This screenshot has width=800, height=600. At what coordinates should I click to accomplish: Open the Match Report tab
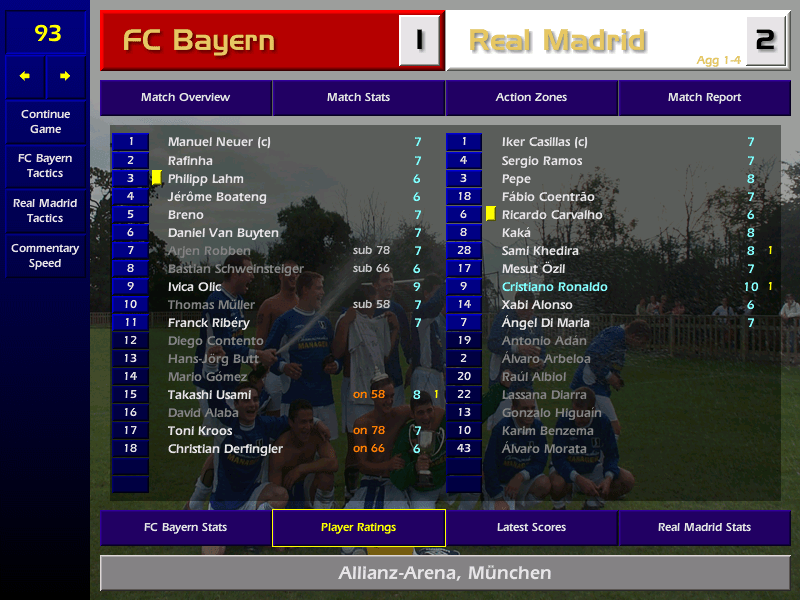(704, 98)
